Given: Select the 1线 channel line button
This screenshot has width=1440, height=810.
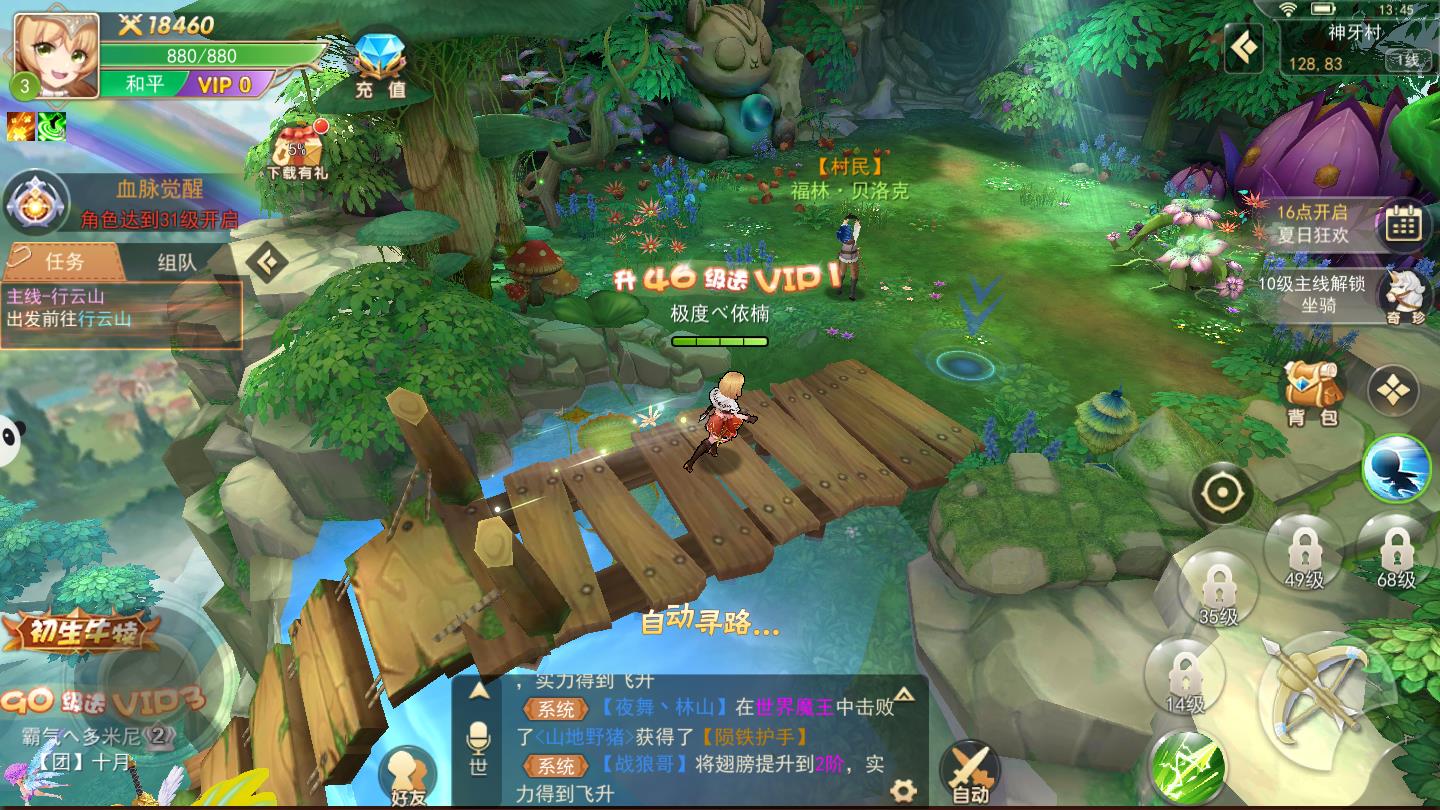Looking at the screenshot, I should [x=1407, y=61].
